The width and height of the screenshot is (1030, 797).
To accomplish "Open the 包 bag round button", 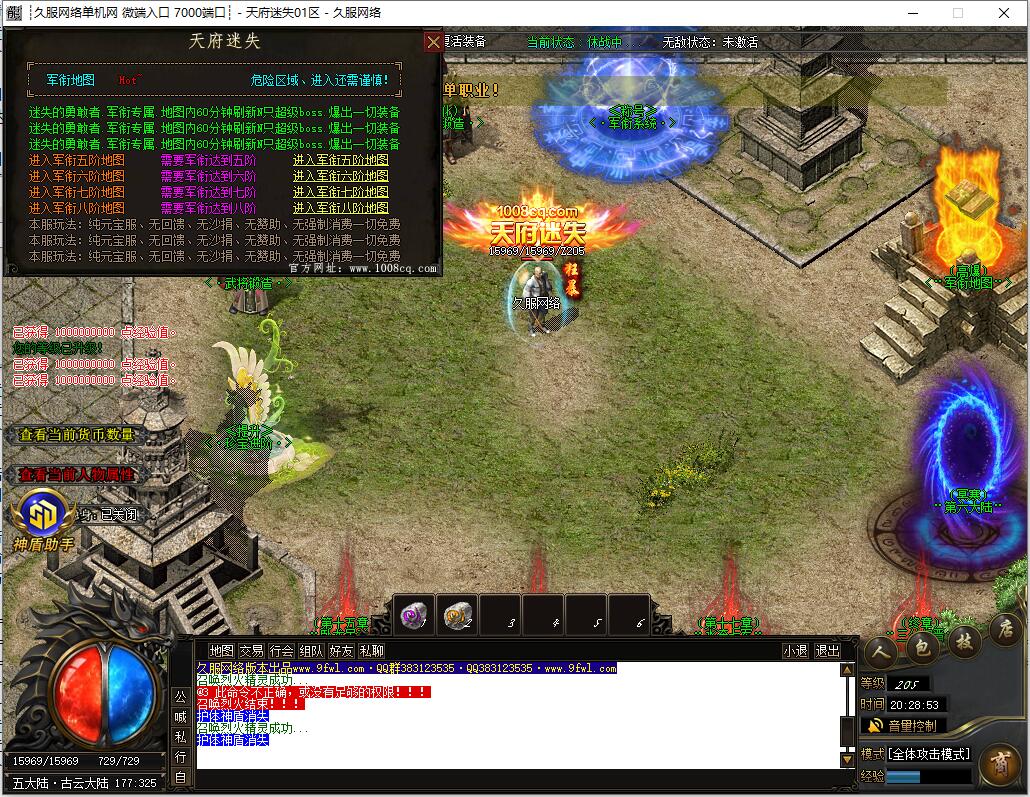I will (923, 648).
